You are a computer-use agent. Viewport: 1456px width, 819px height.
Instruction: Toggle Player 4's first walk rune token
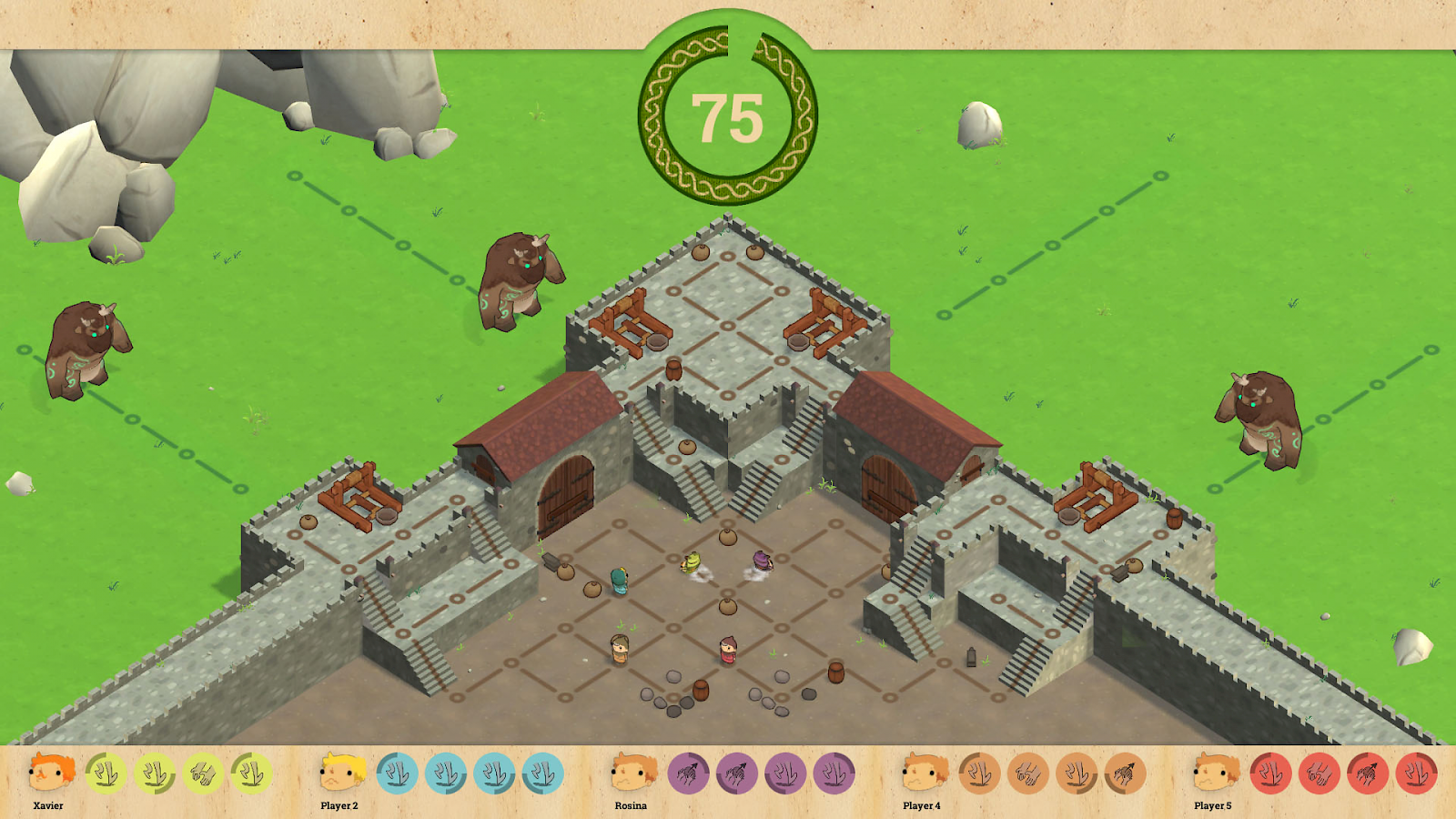point(978,771)
